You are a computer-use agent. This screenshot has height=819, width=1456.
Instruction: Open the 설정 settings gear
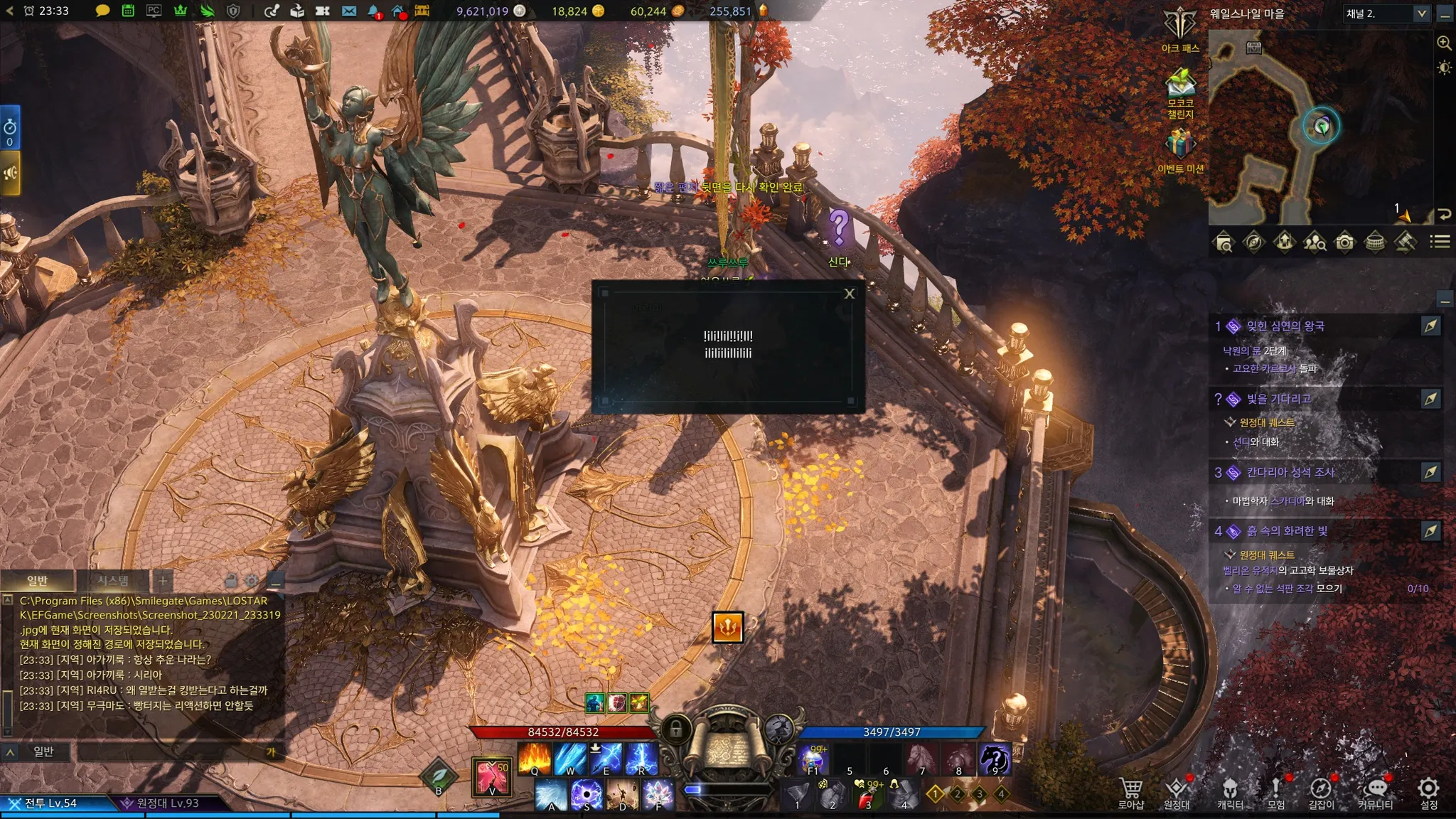1428,792
